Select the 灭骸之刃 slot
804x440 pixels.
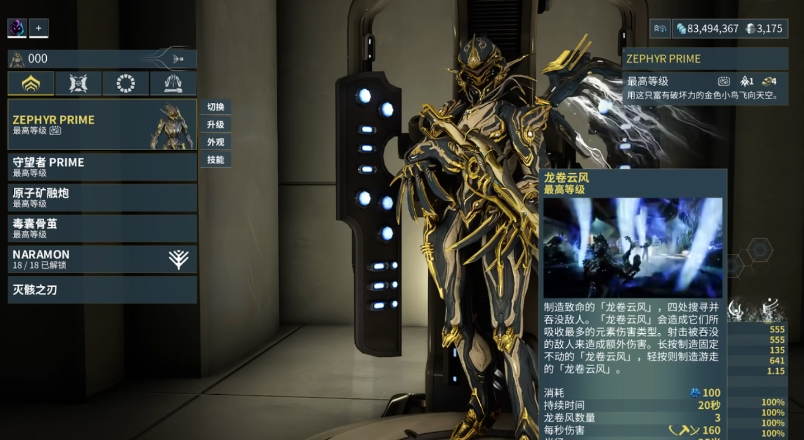pyautogui.click(x=102, y=291)
